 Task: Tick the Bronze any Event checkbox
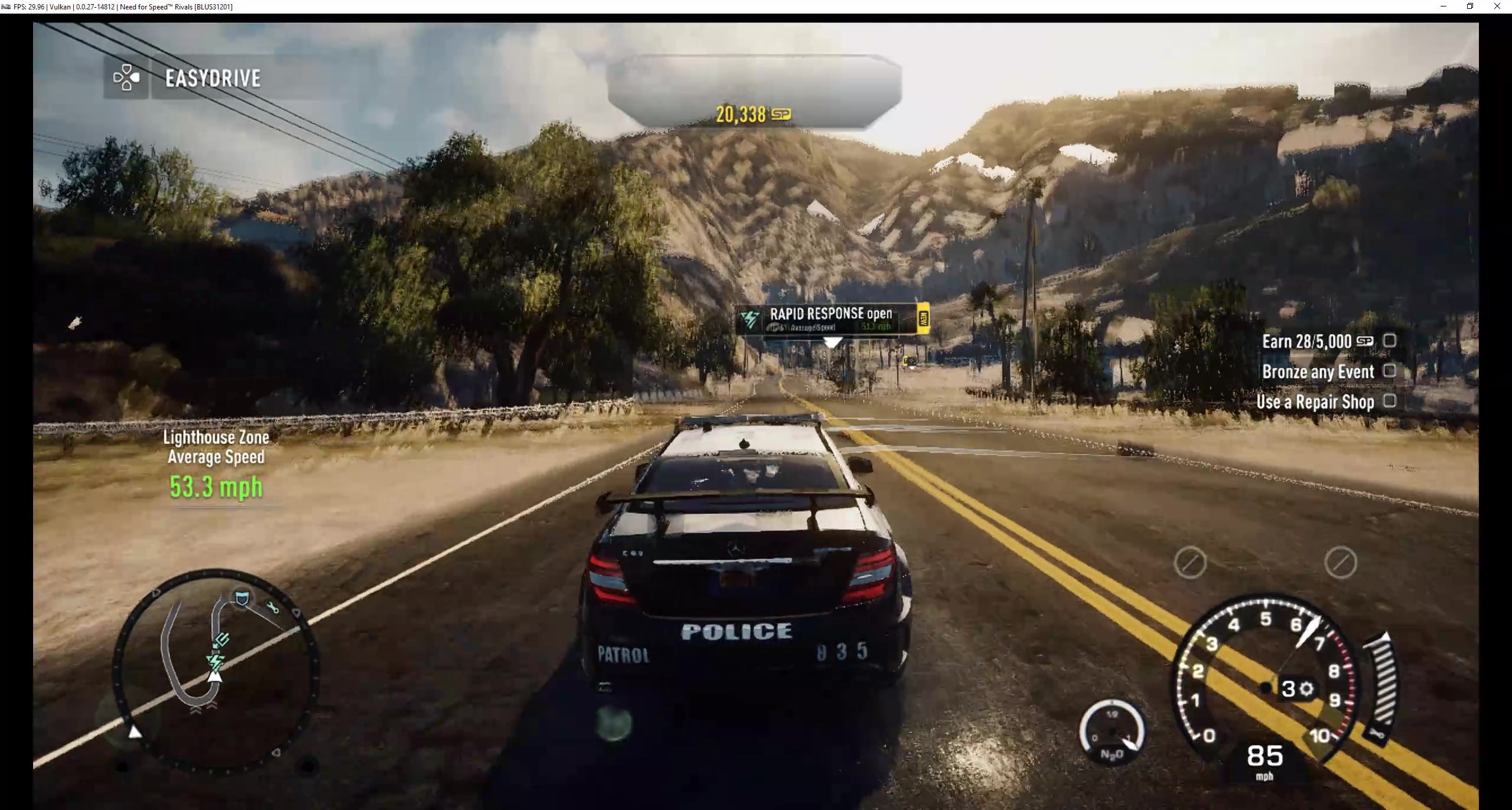(1391, 371)
